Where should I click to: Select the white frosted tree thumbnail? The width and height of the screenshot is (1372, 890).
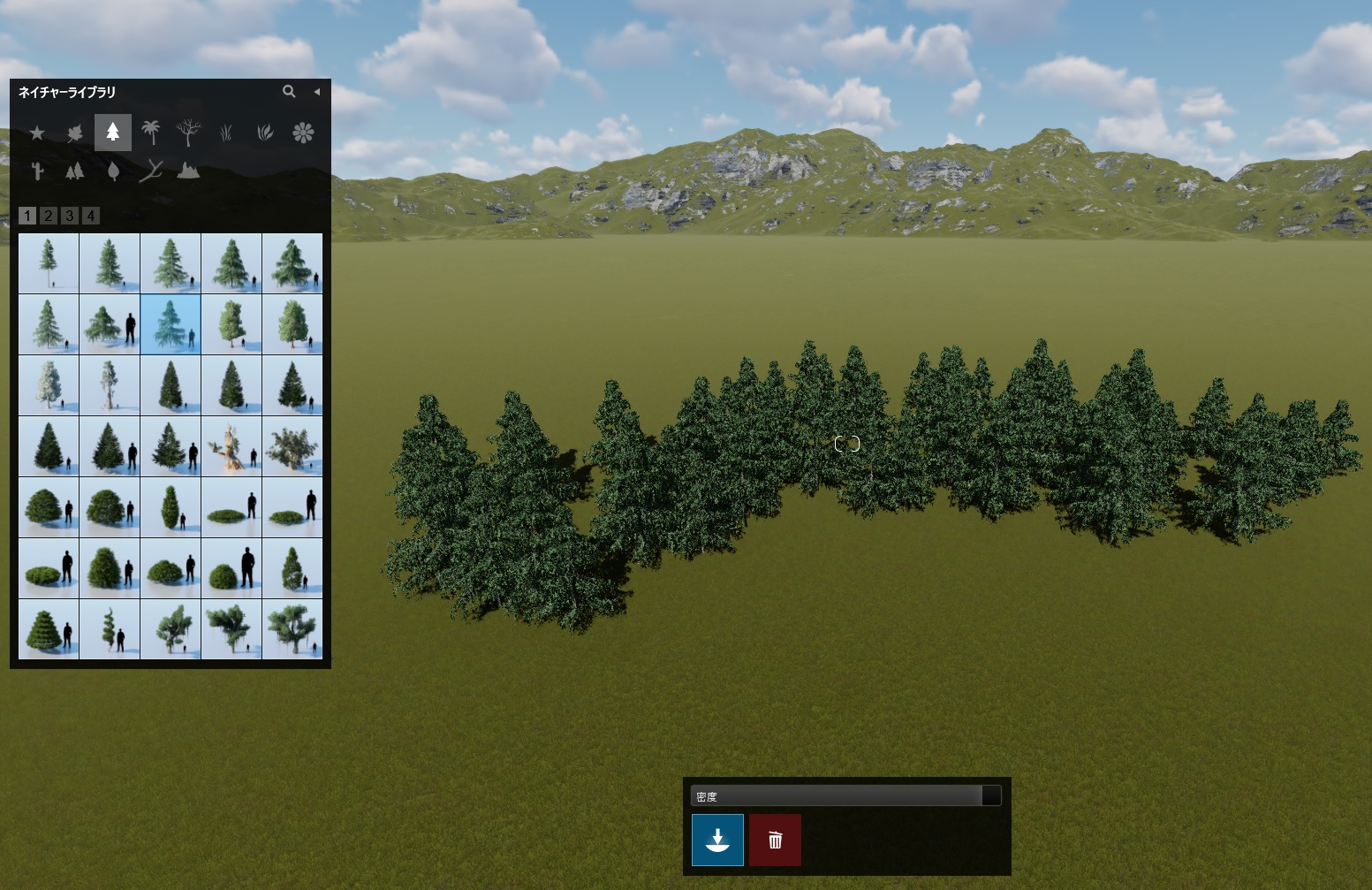(49, 385)
